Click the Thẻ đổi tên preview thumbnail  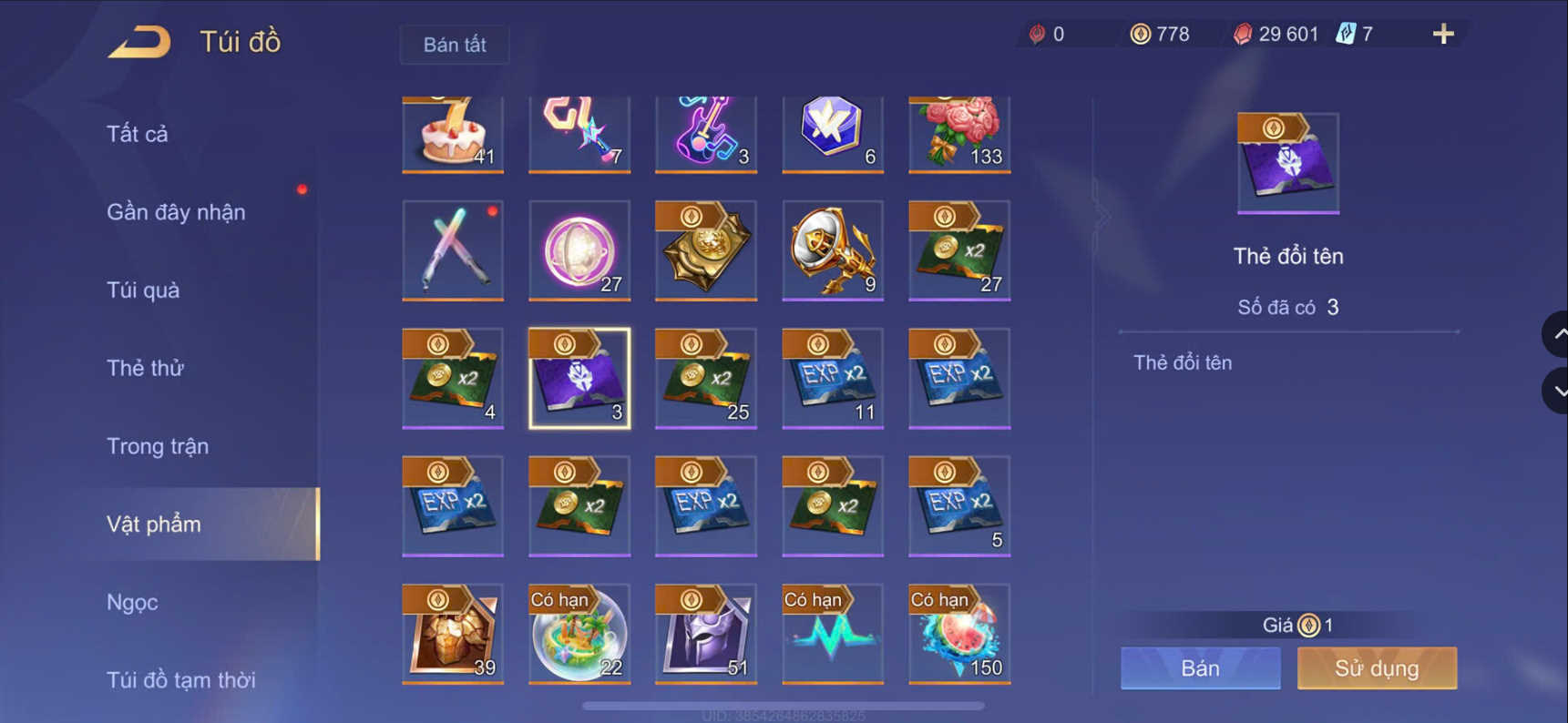tap(1287, 162)
